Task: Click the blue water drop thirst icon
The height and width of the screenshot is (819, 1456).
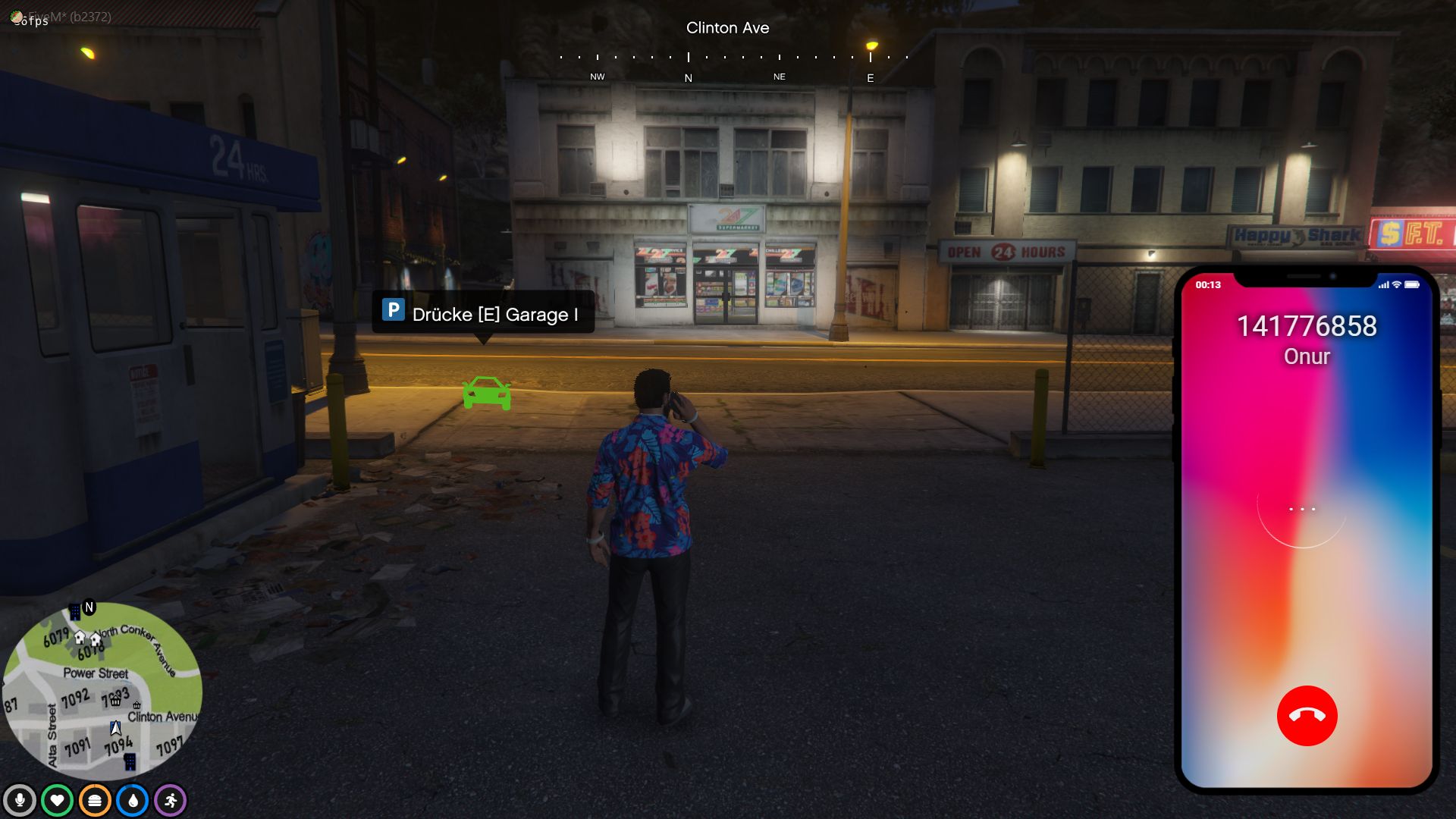Action: (x=133, y=801)
